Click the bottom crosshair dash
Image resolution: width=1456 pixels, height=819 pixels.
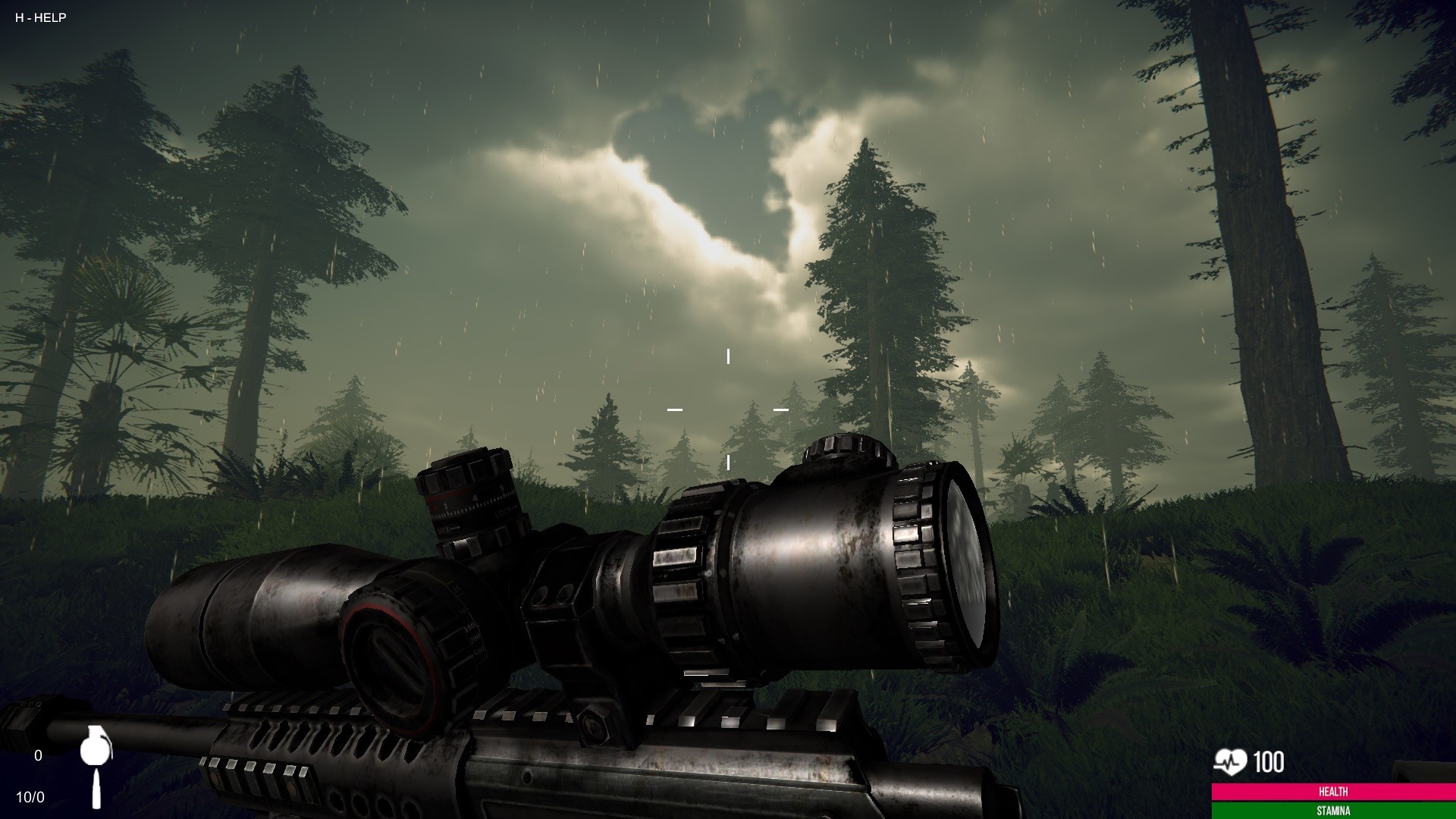tap(728, 463)
